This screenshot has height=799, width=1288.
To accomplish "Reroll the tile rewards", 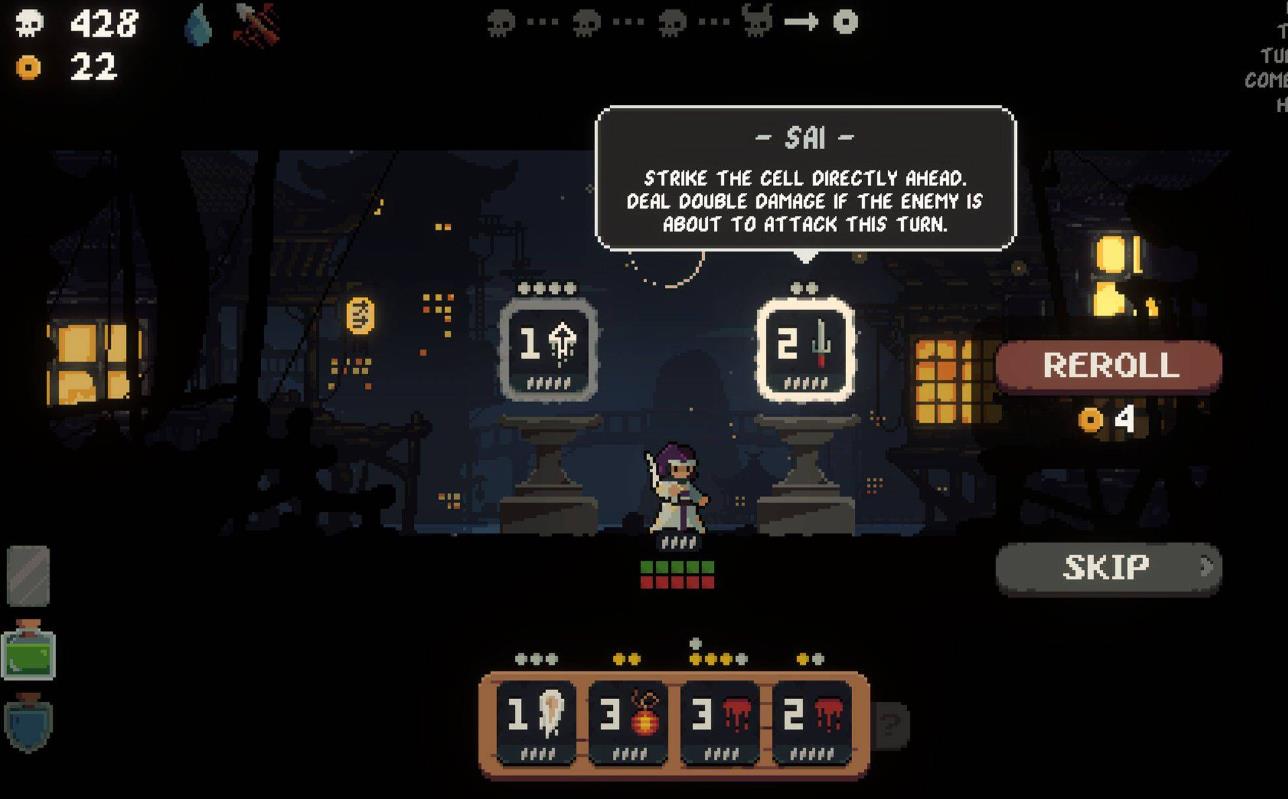I will (1108, 366).
